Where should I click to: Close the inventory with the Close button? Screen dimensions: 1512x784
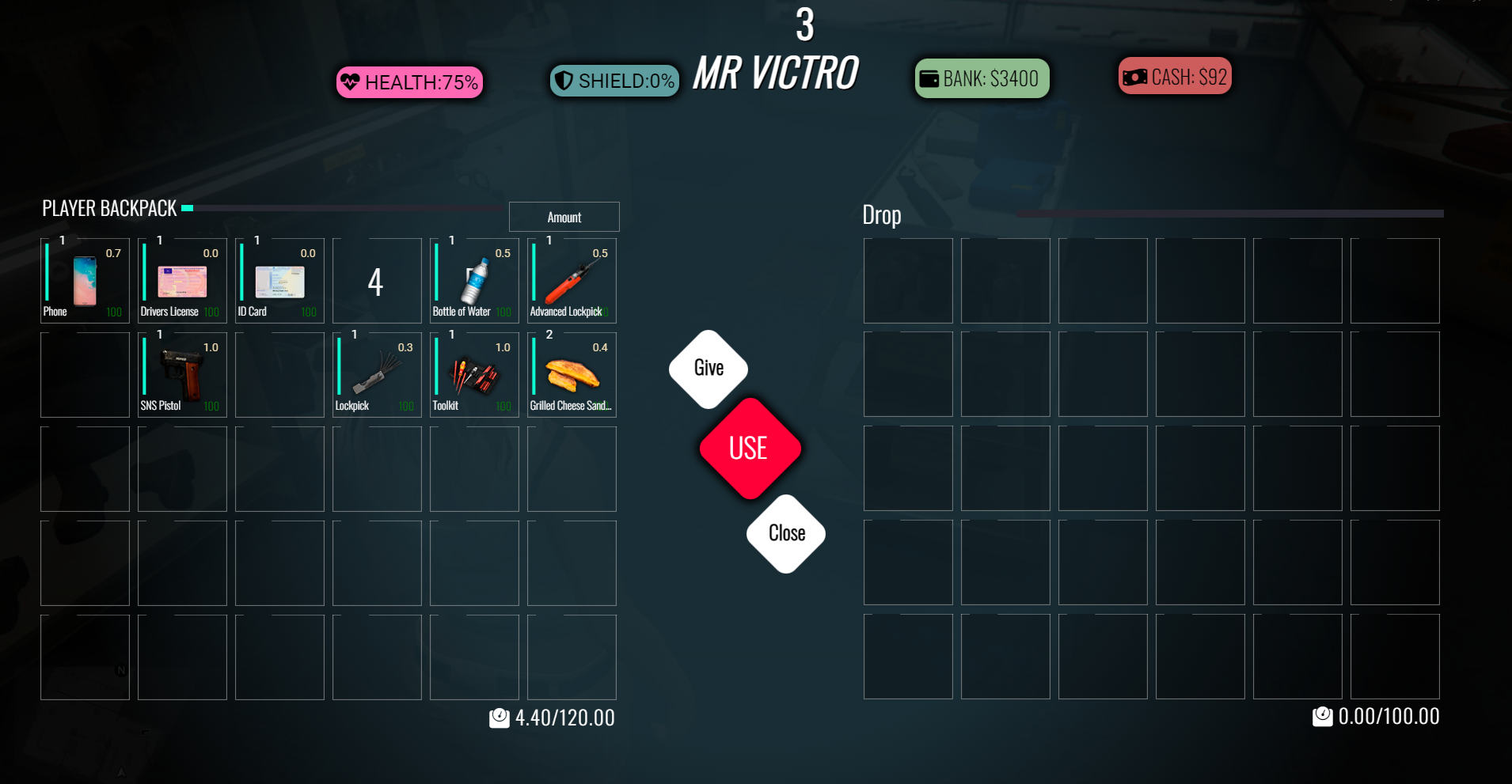[x=786, y=534]
